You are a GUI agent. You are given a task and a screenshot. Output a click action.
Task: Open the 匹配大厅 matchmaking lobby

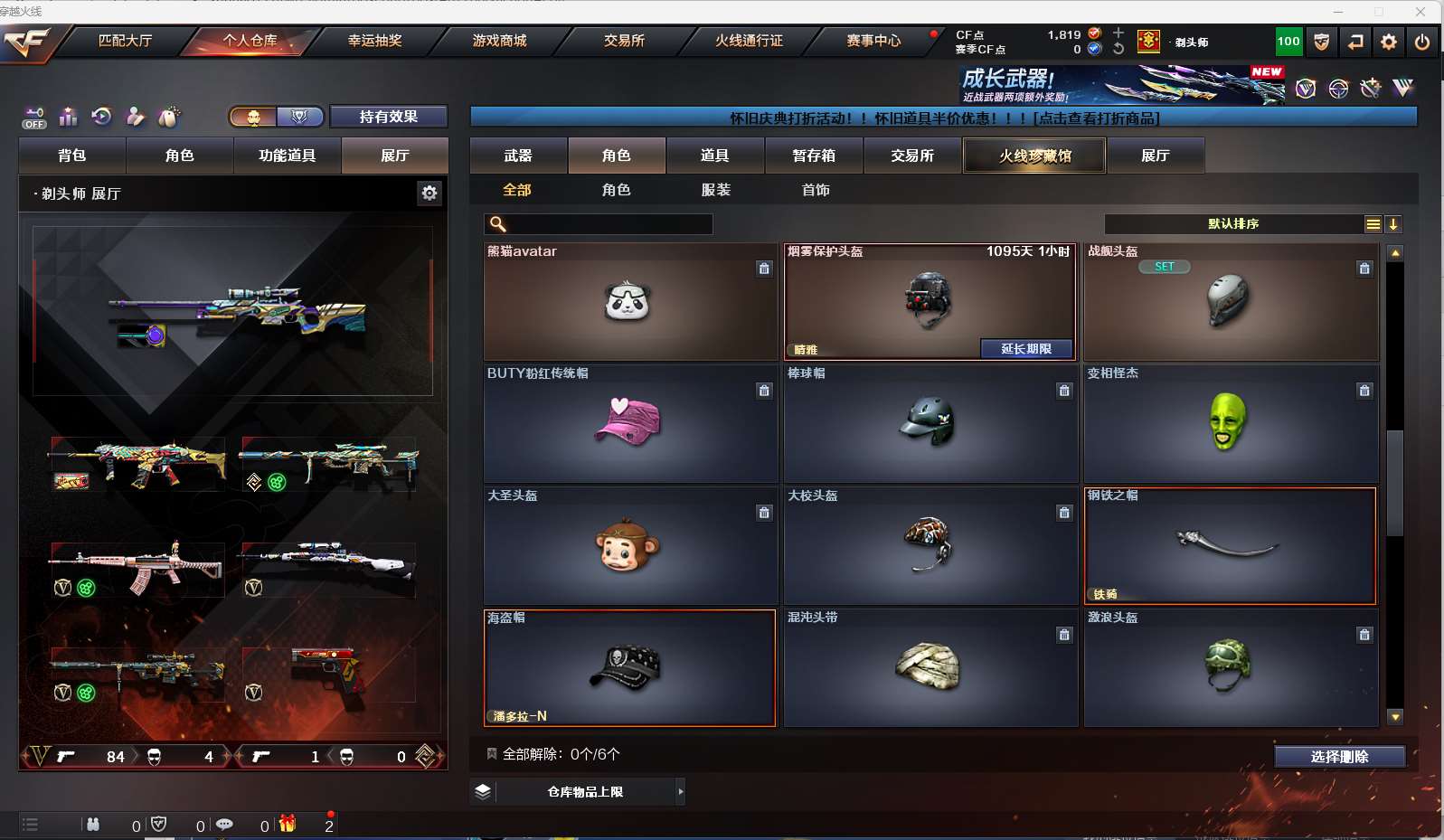point(125,41)
